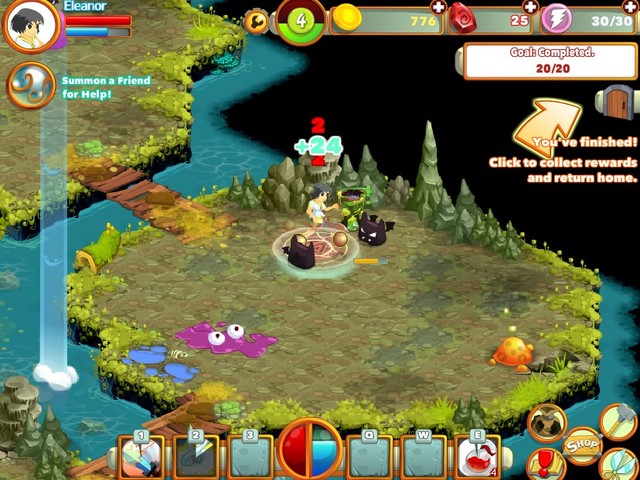Activate the blade skill in slot 2

[195, 456]
